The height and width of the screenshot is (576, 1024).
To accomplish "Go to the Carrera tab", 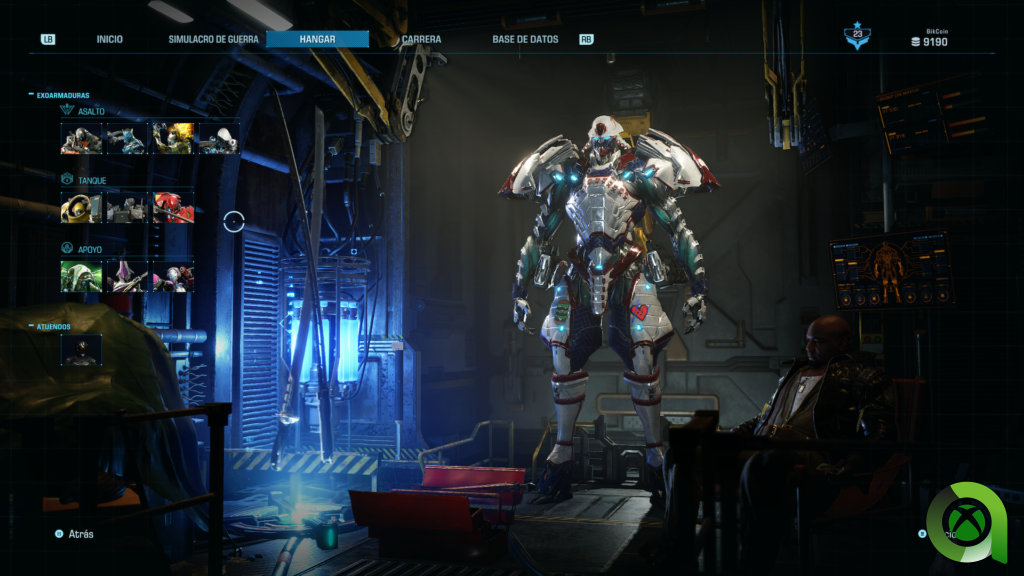I will [x=422, y=40].
